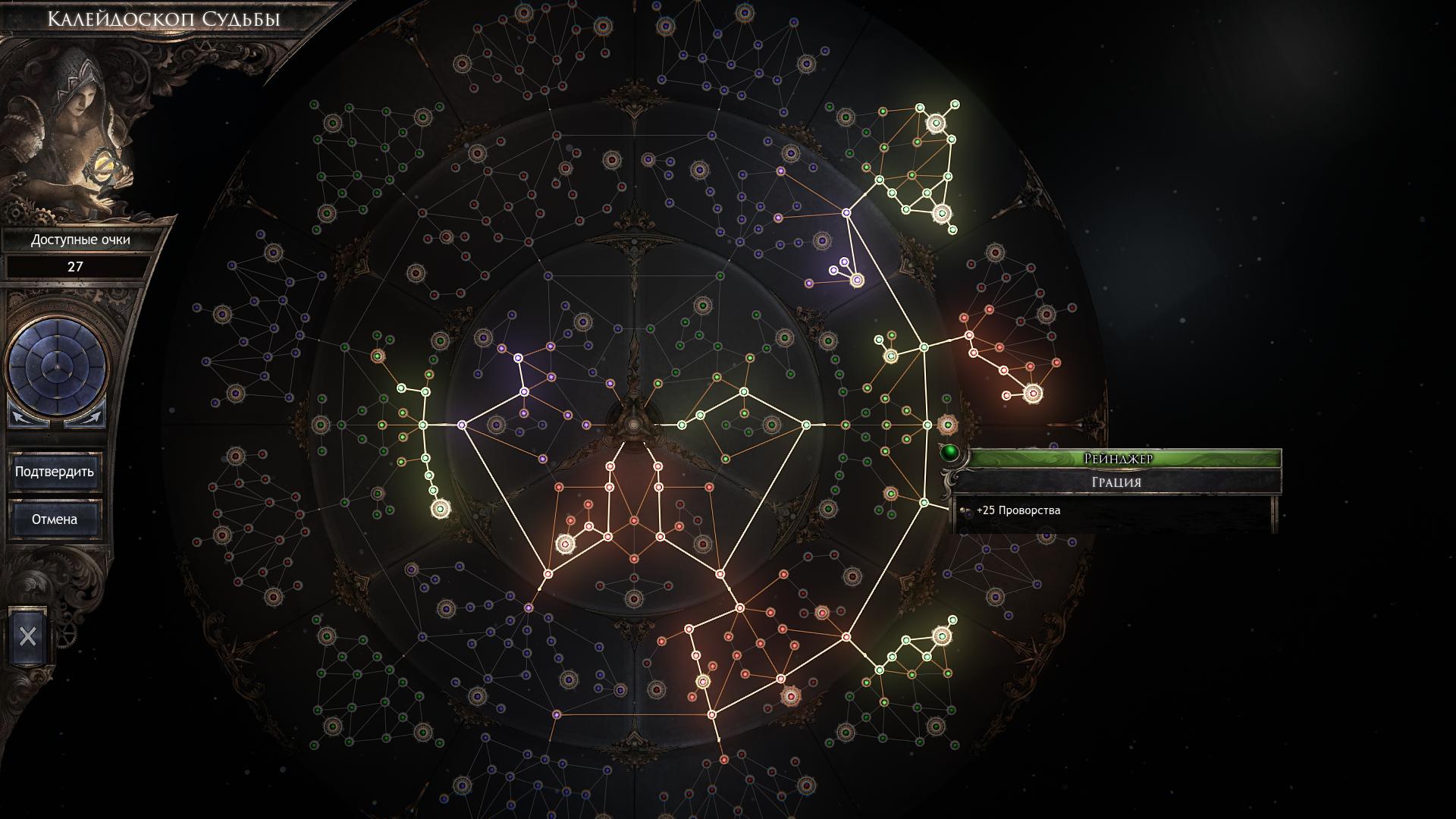Select the blue ring dial preview
This screenshot has width=1456, height=819.
[56, 366]
